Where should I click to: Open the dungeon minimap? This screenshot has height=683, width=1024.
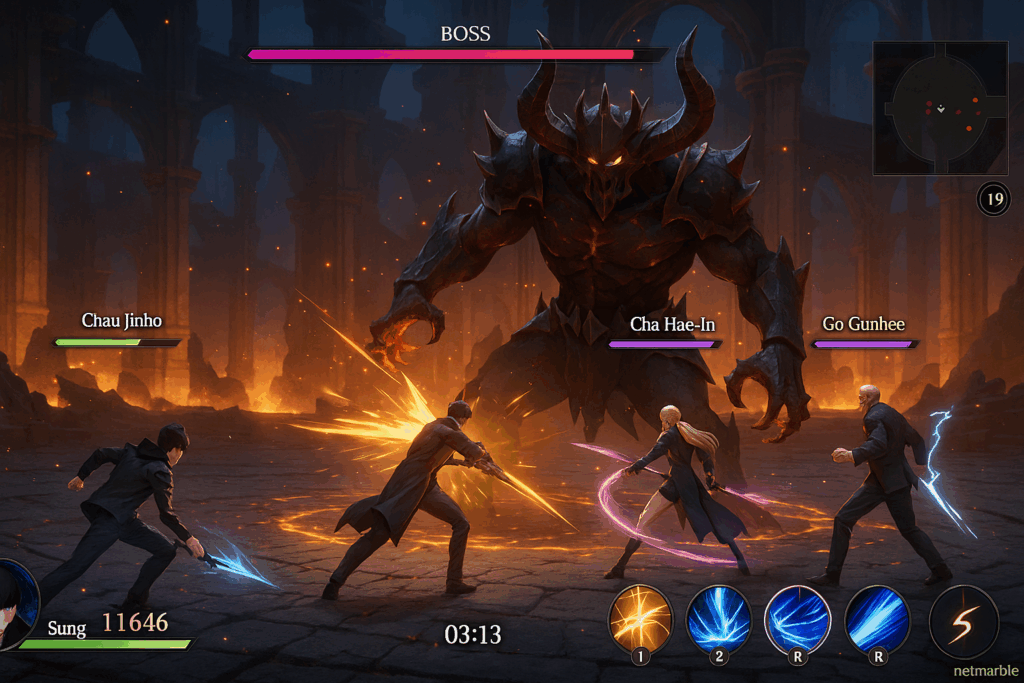tap(940, 108)
